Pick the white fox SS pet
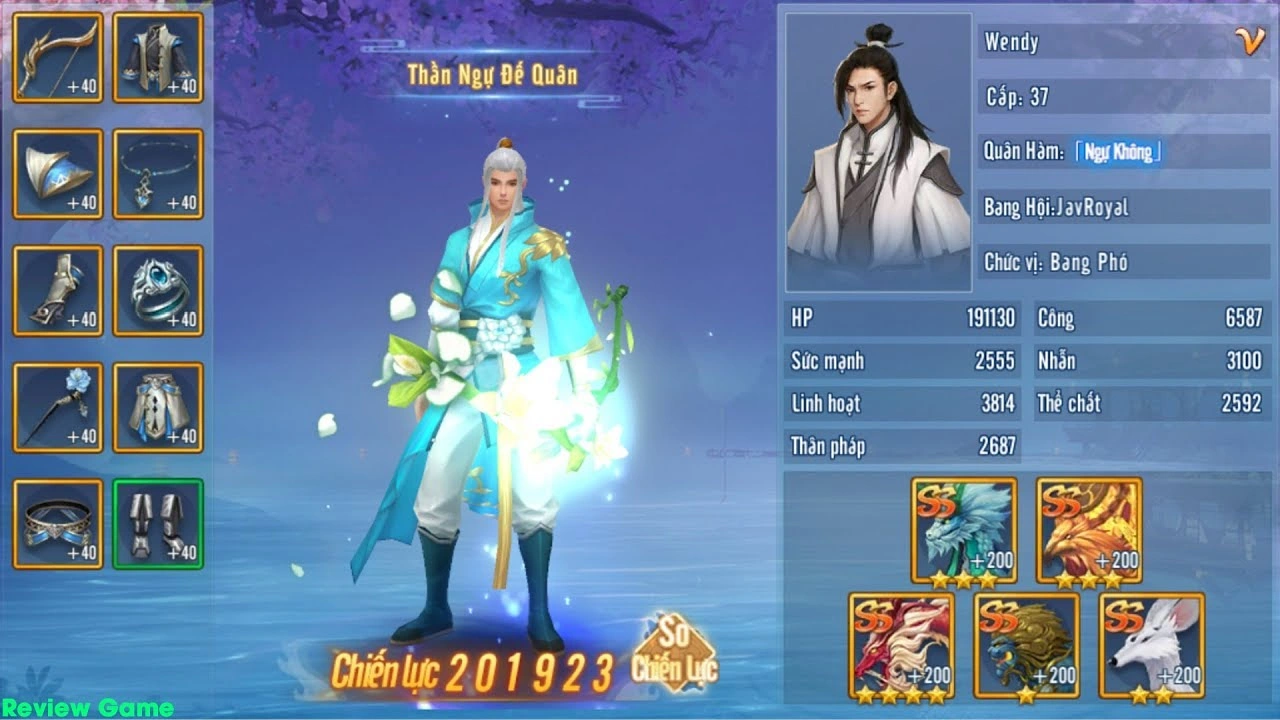The width and height of the screenshot is (1280, 720). [1152, 646]
